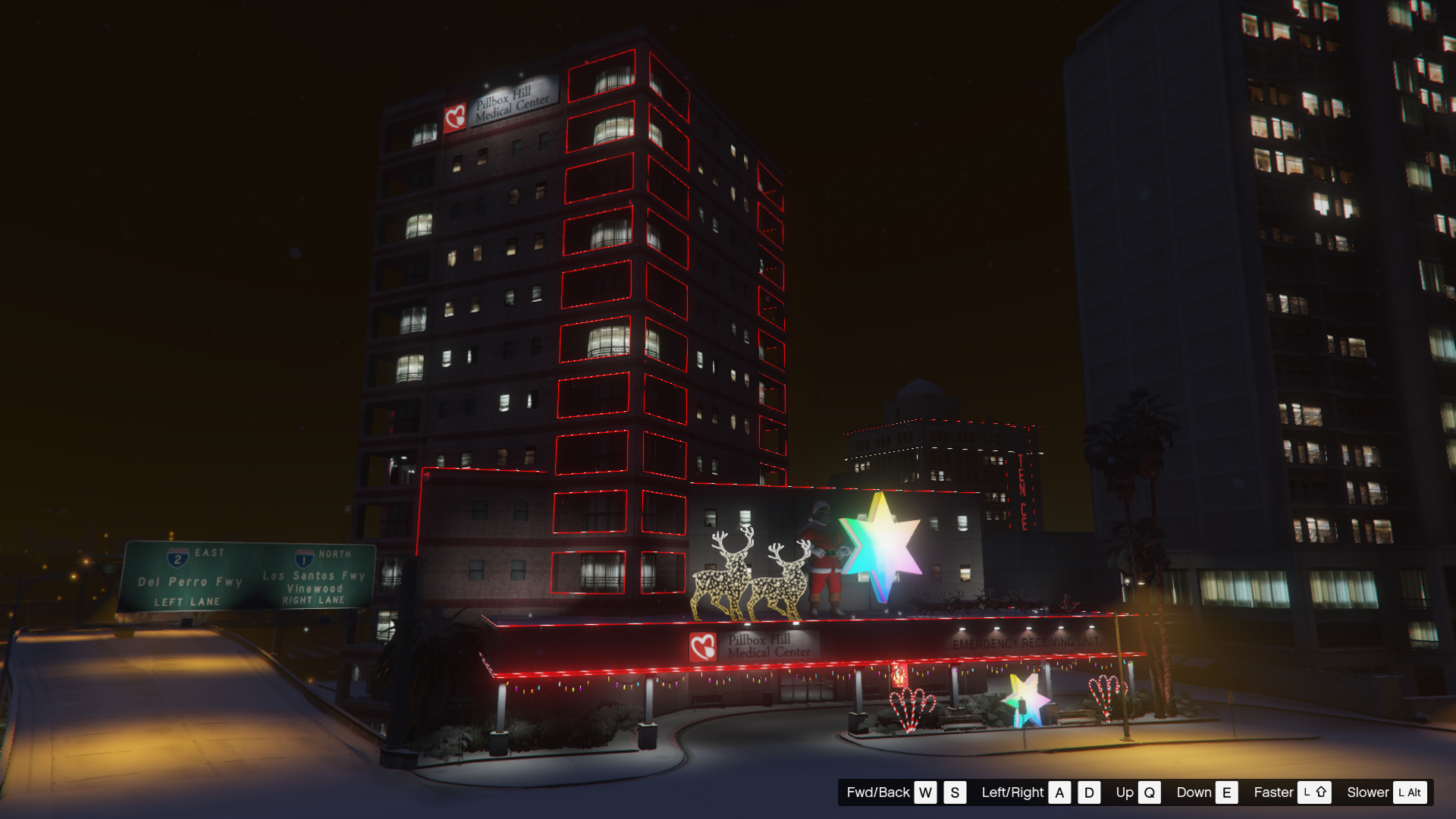
Task: Toggle the E key binding for Down
Action: (1226, 792)
